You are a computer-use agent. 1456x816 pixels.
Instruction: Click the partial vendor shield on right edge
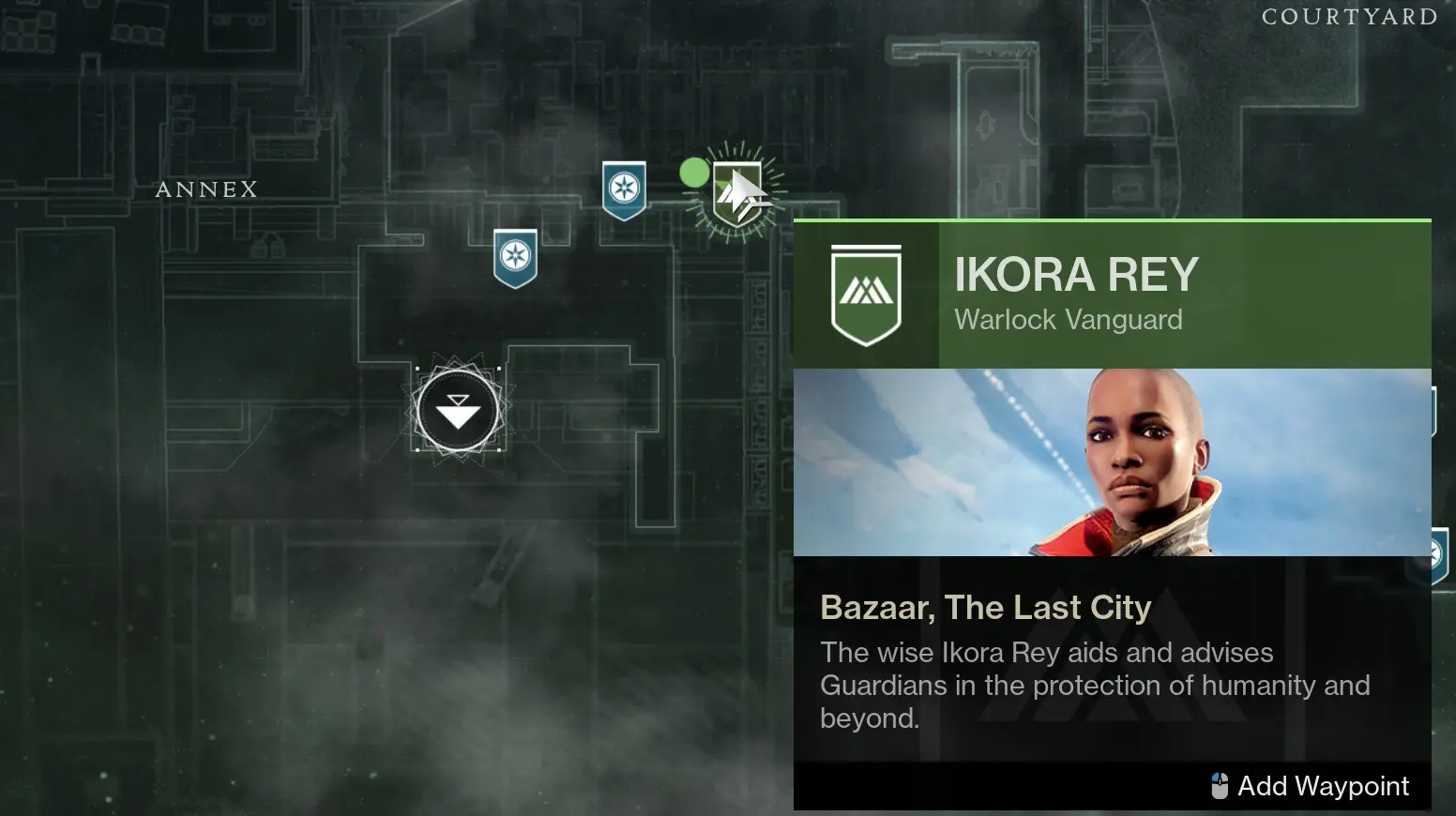(1442, 553)
